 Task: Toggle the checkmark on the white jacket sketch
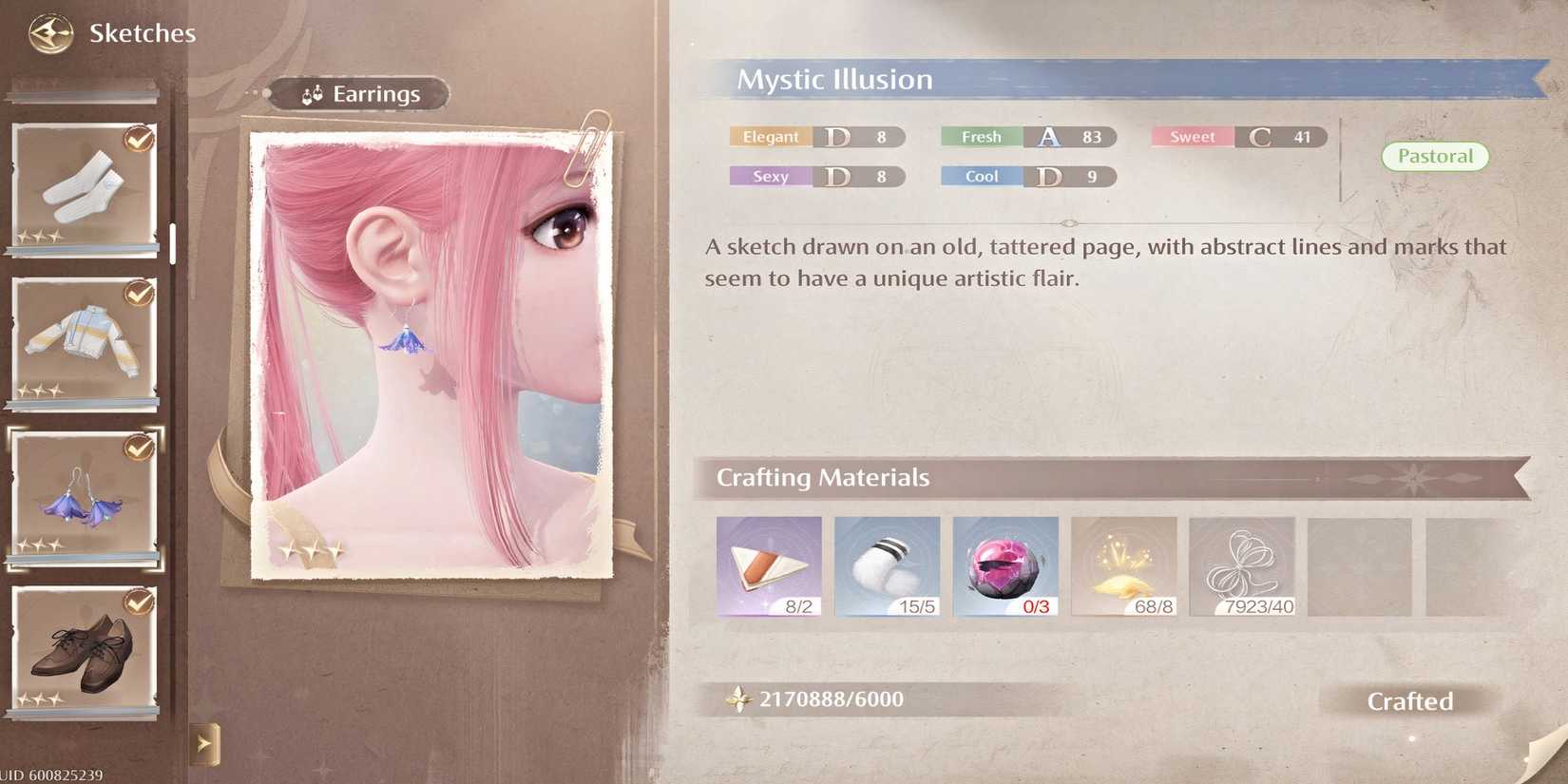[137, 295]
